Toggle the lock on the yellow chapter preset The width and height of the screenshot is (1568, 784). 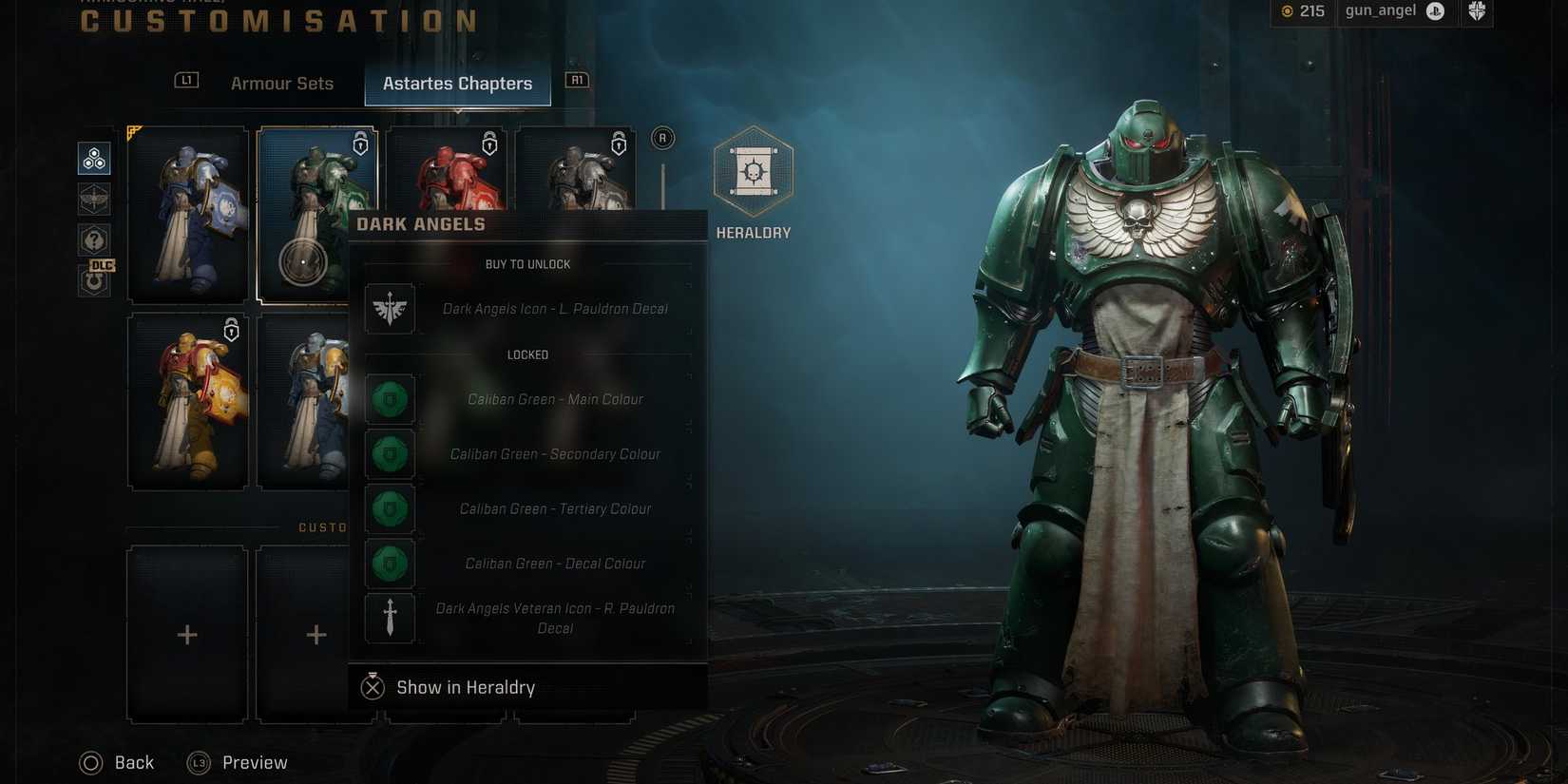pyautogui.click(x=231, y=330)
